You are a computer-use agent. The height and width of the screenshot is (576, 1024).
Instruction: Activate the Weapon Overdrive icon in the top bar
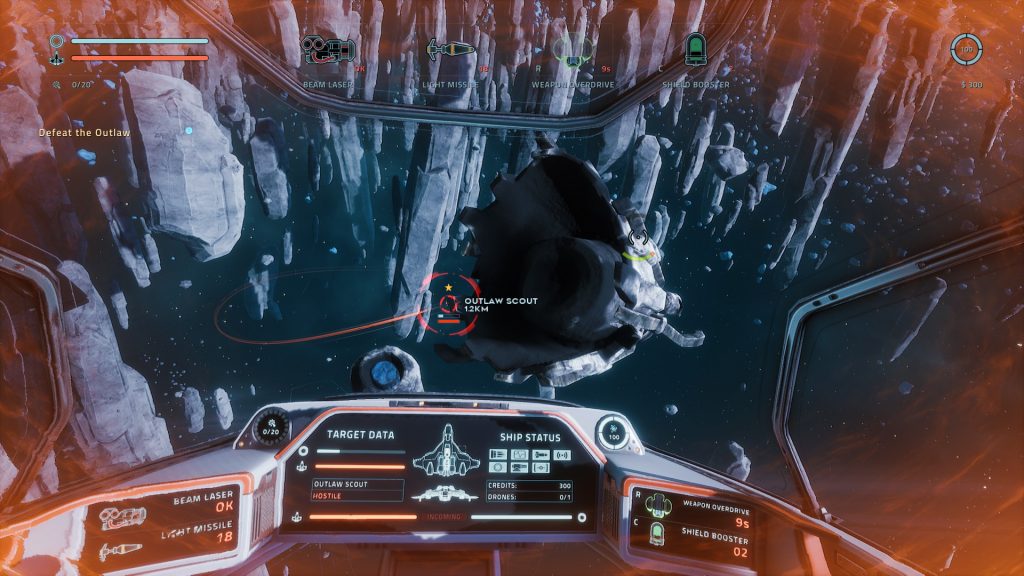pos(569,50)
